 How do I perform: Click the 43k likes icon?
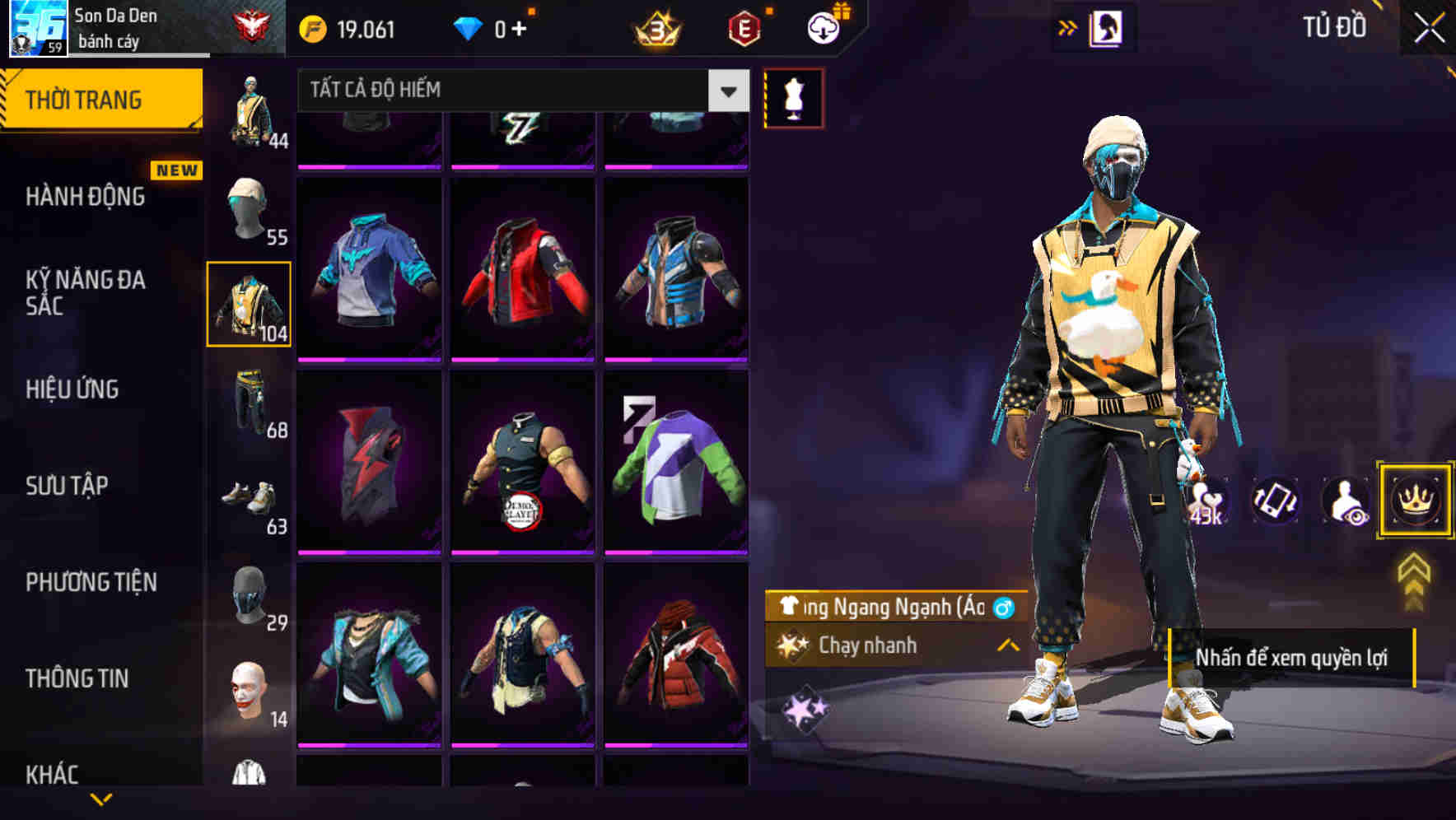point(1206,500)
